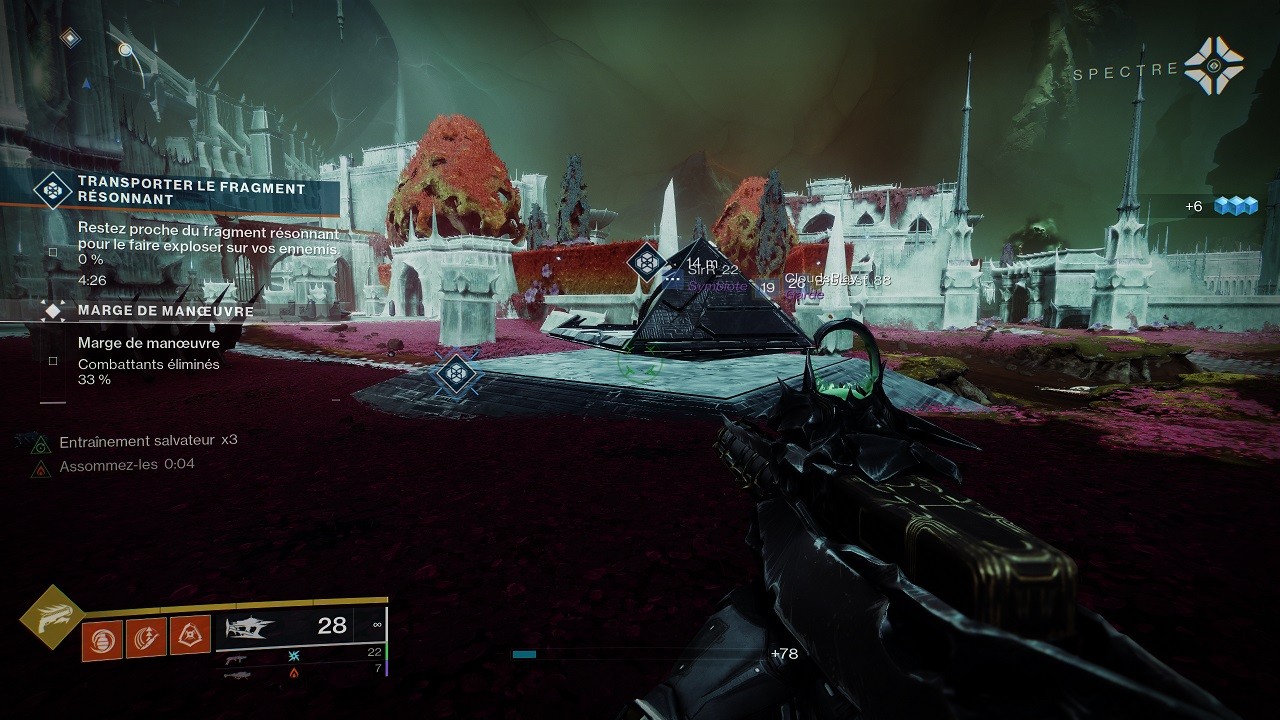Click the diamond waypoint icon on the compass
The image size is (1280, 720).
pyautogui.click(x=69, y=38)
